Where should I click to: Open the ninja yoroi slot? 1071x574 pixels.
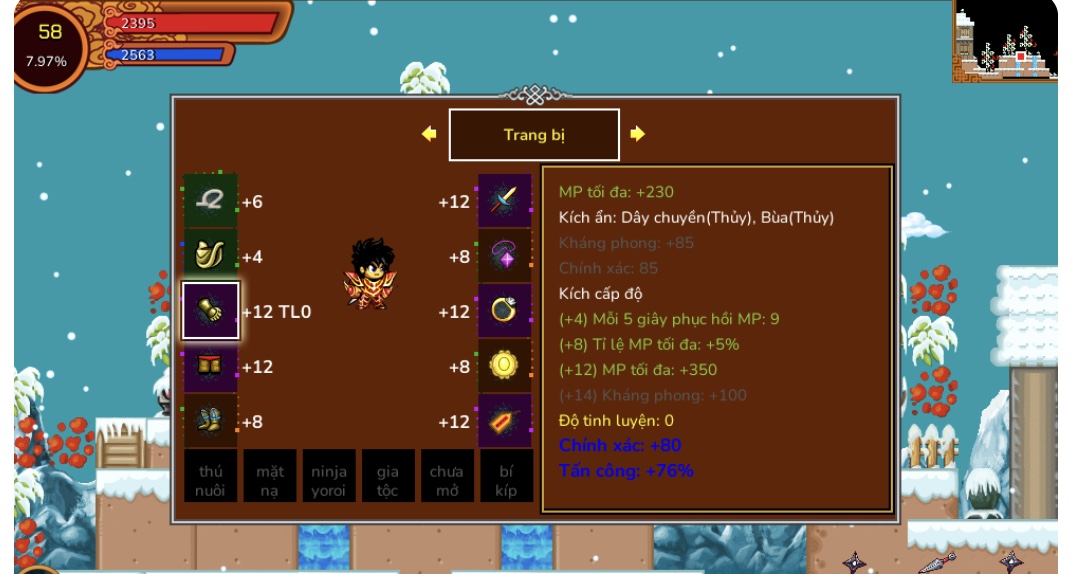328,480
